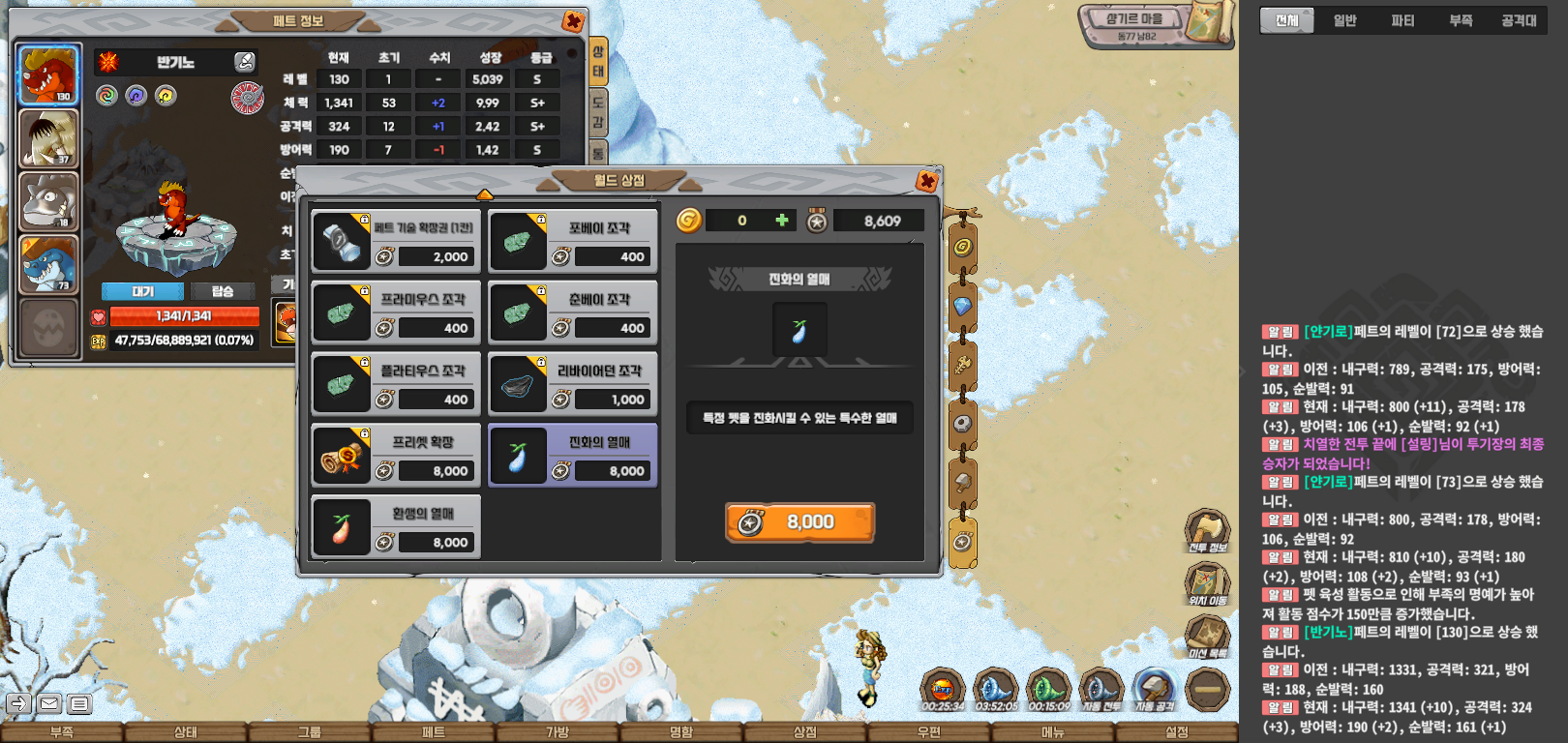Open 위치 이동 location travel

pos(1207,583)
